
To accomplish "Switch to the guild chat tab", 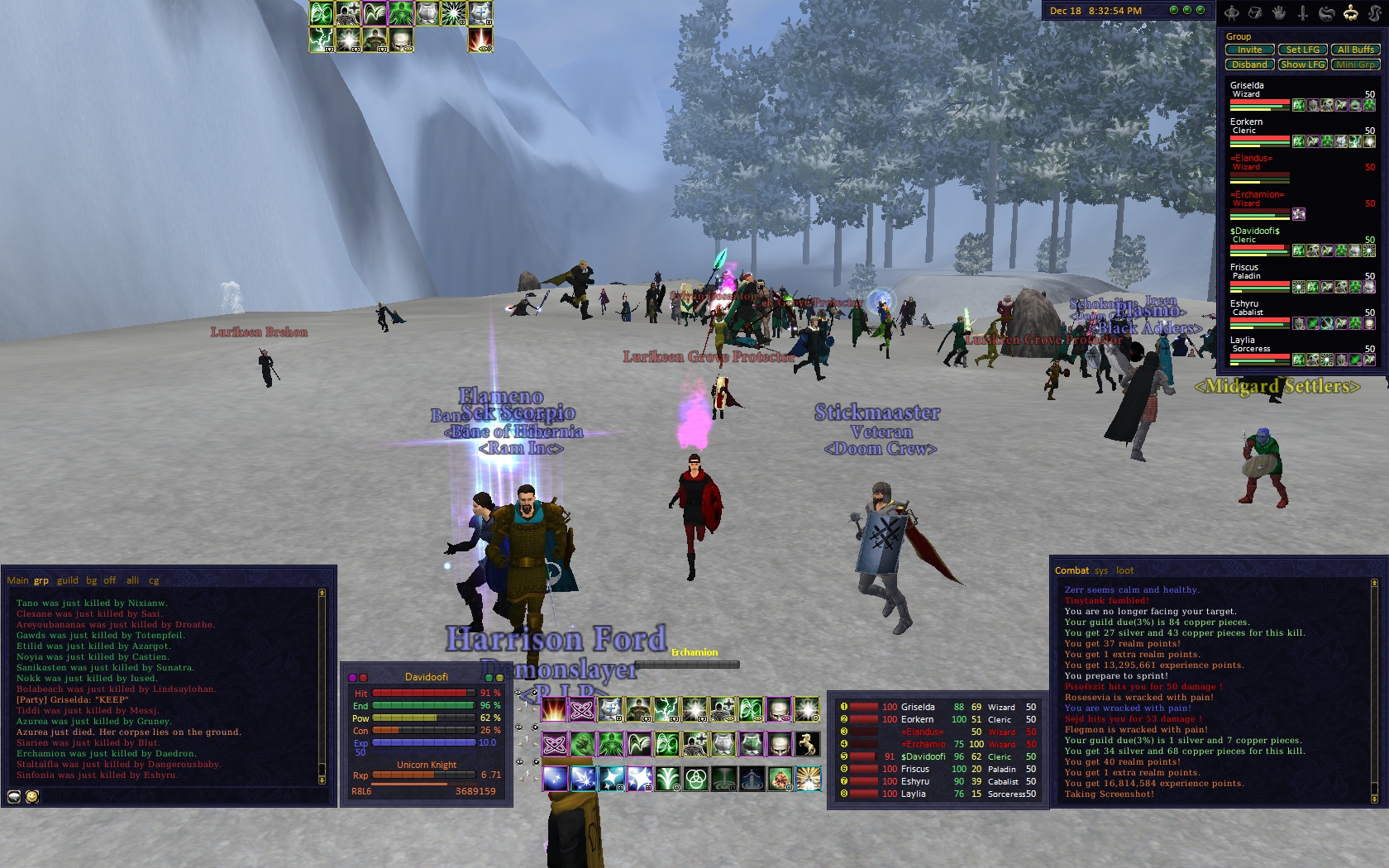I will [68, 580].
